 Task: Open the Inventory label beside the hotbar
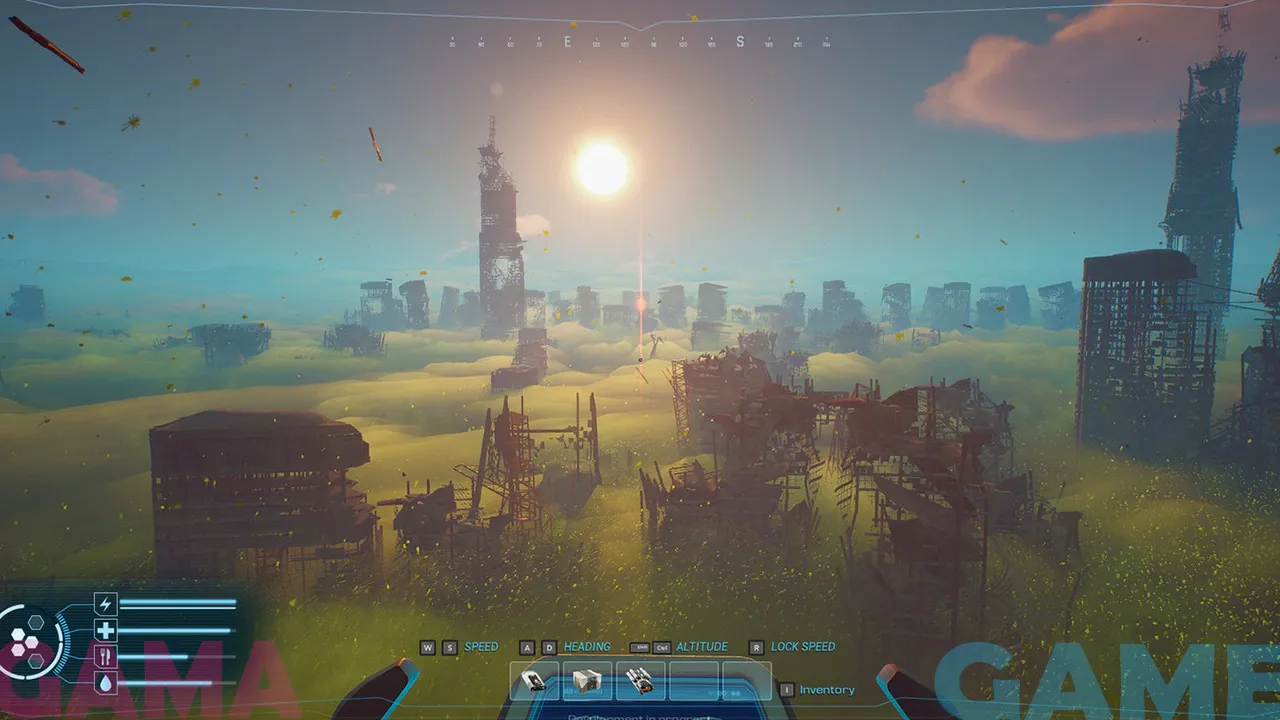826,690
